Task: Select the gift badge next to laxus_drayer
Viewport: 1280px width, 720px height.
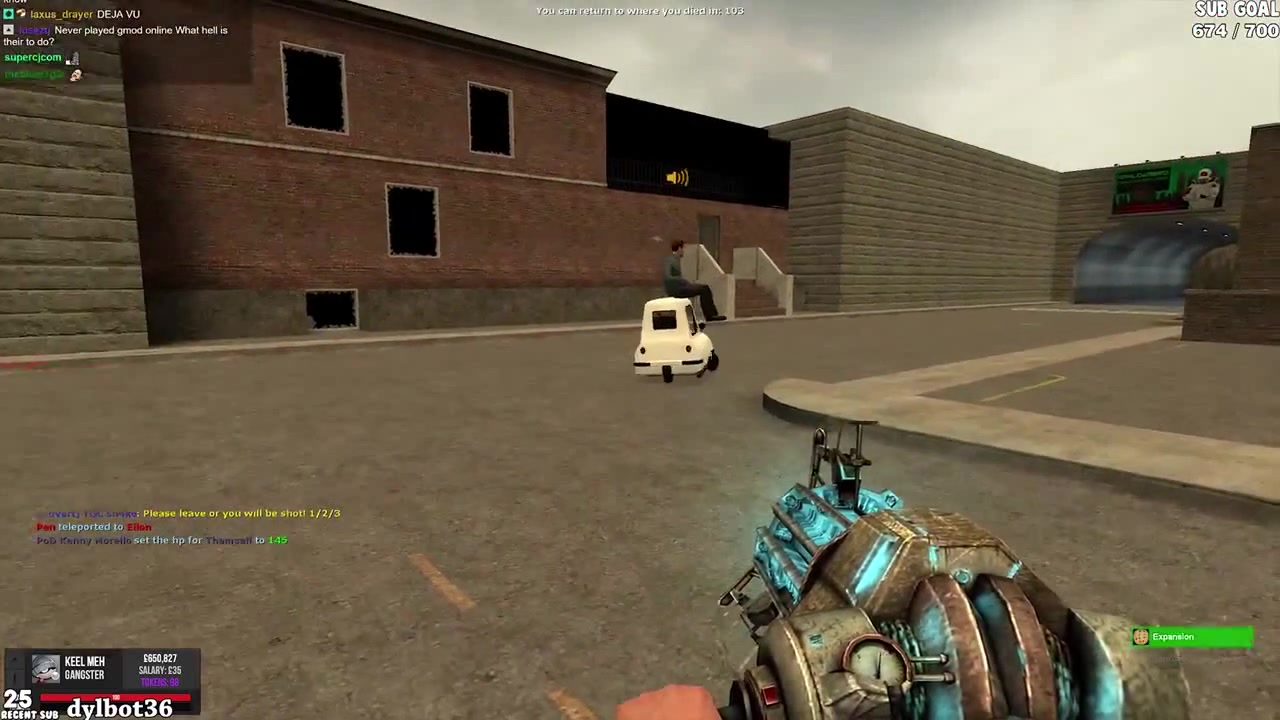Action: (20, 14)
